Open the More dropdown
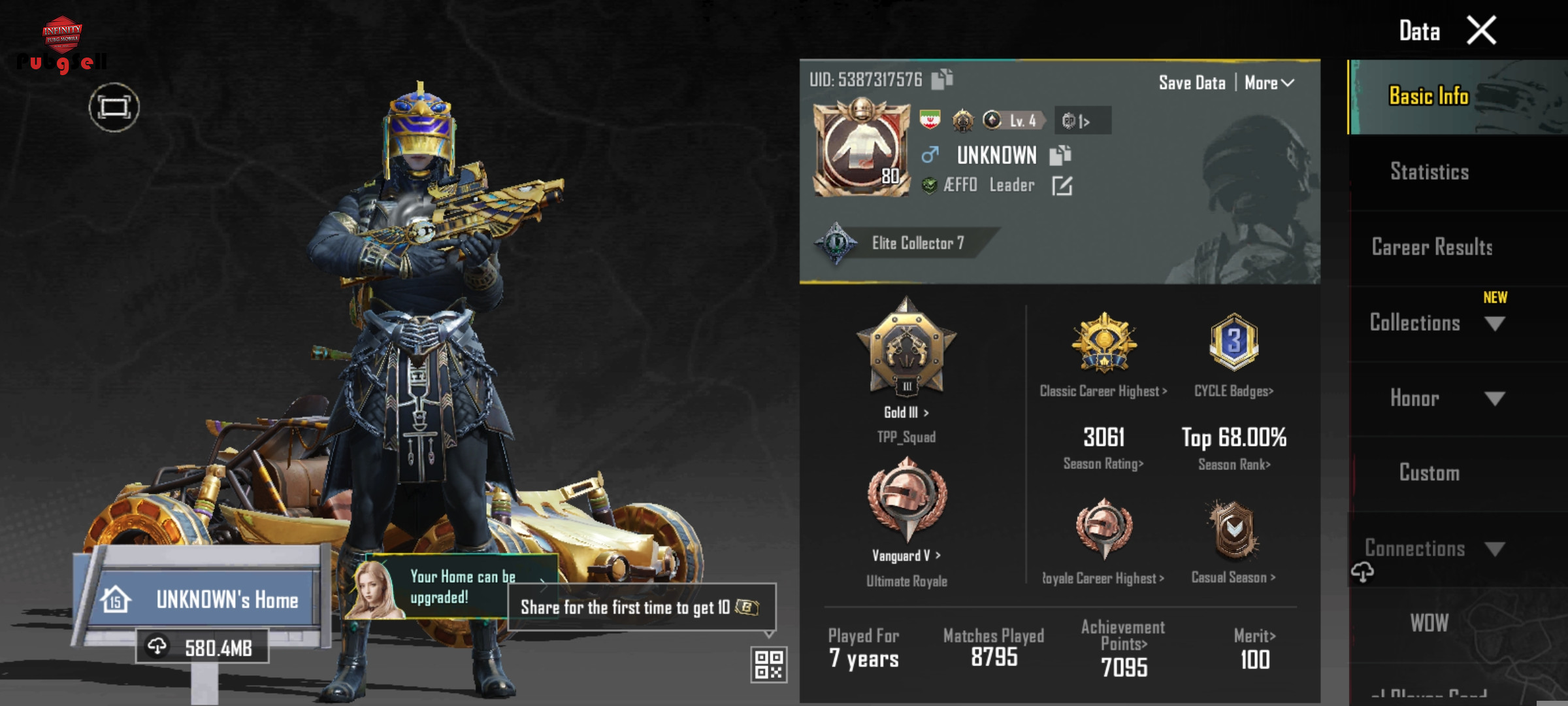This screenshot has width=1568, height=706. tap(1268, 83)
